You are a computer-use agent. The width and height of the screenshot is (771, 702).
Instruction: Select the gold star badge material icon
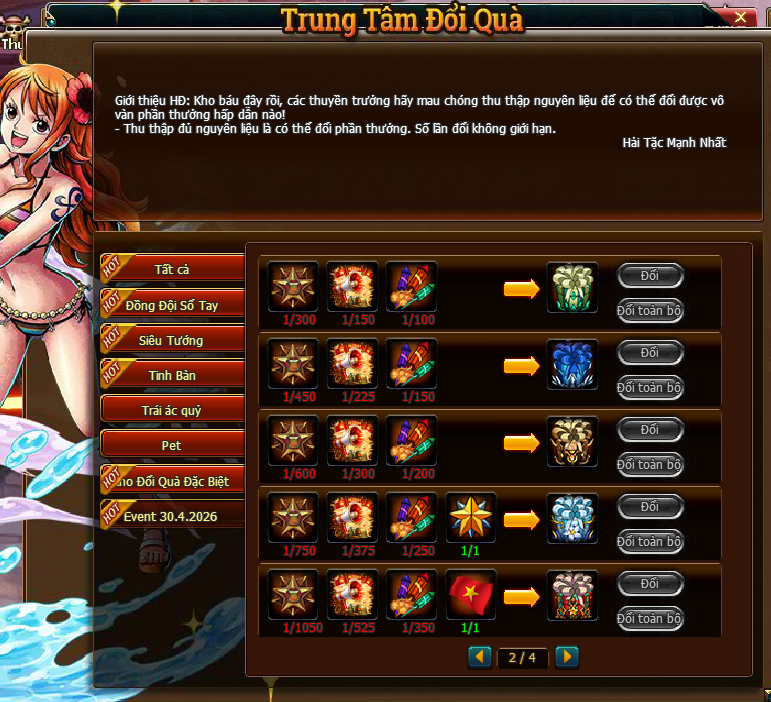click(471, 518)
